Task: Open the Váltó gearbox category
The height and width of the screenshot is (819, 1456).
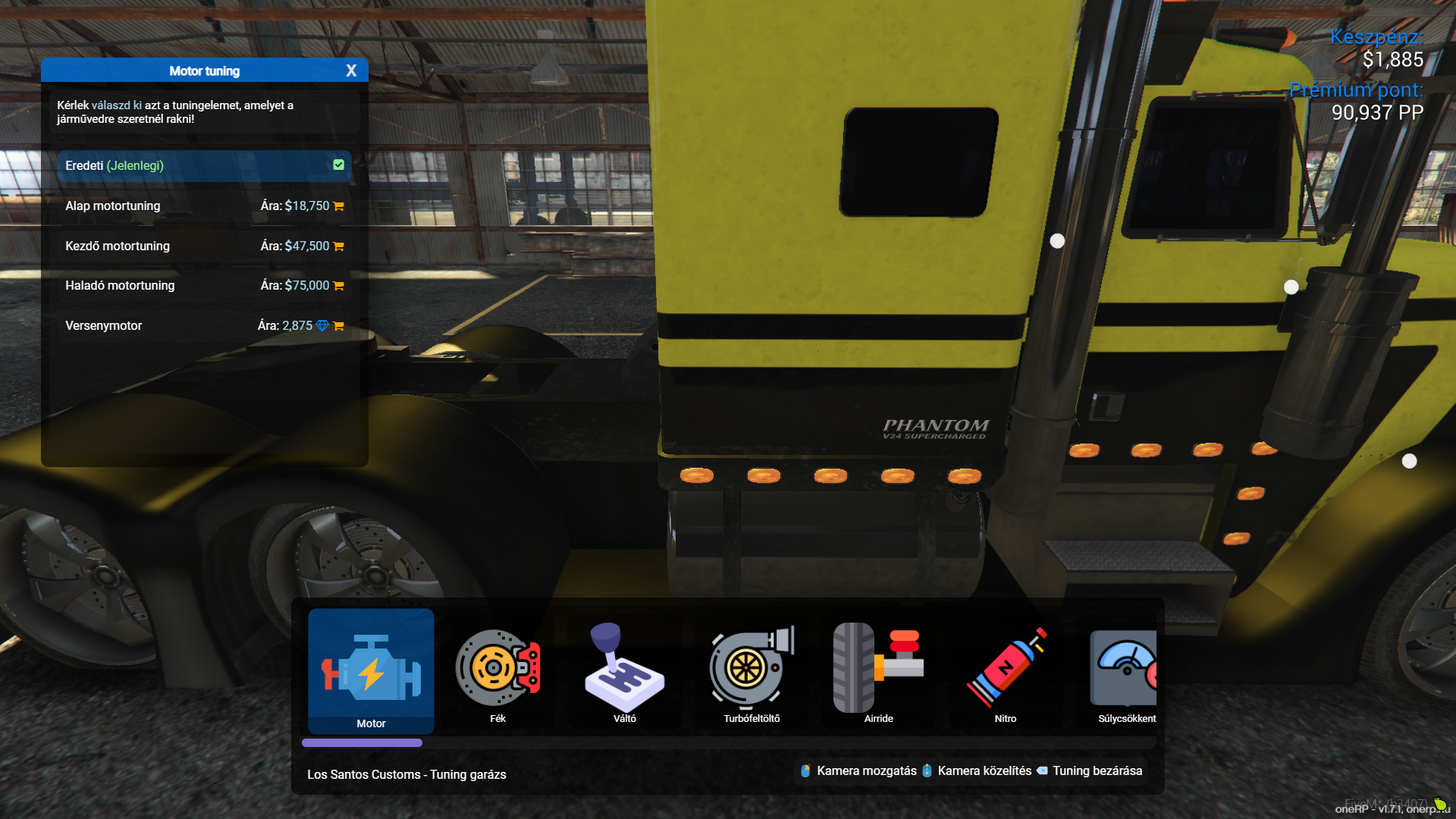Action: click(624, 671)
